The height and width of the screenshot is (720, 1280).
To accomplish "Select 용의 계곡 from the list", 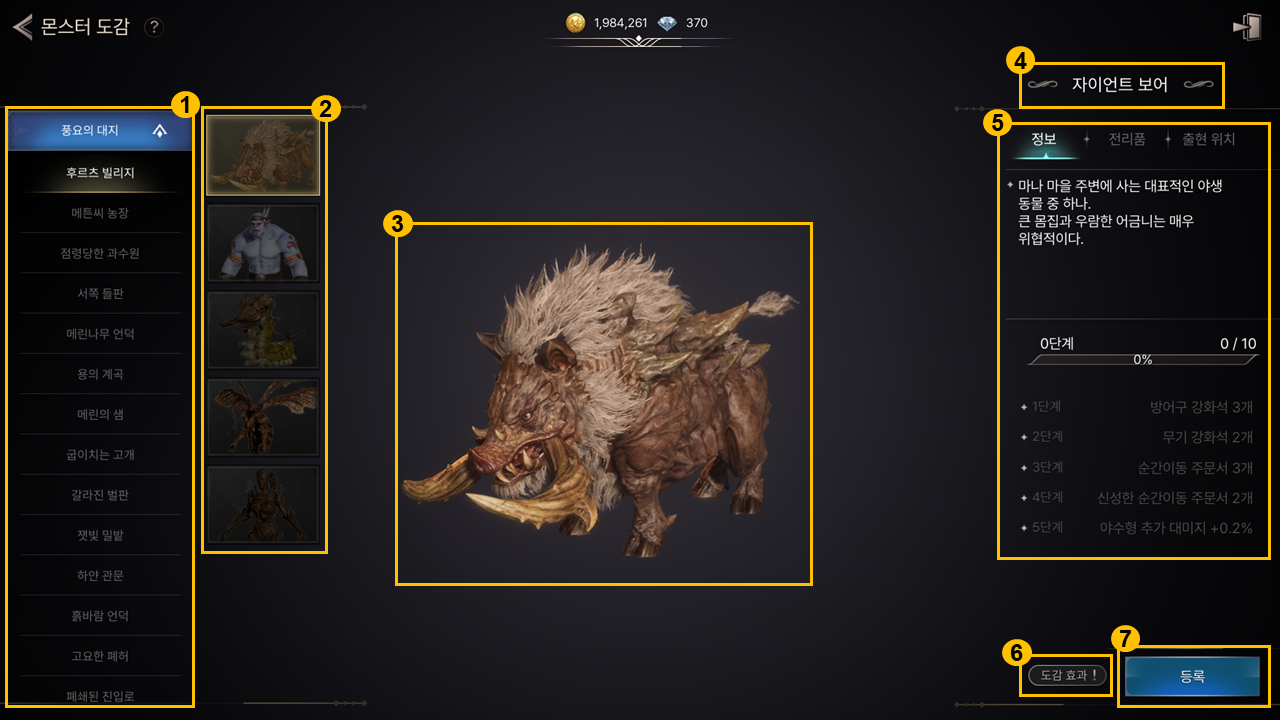I will (x=100, y=374).
